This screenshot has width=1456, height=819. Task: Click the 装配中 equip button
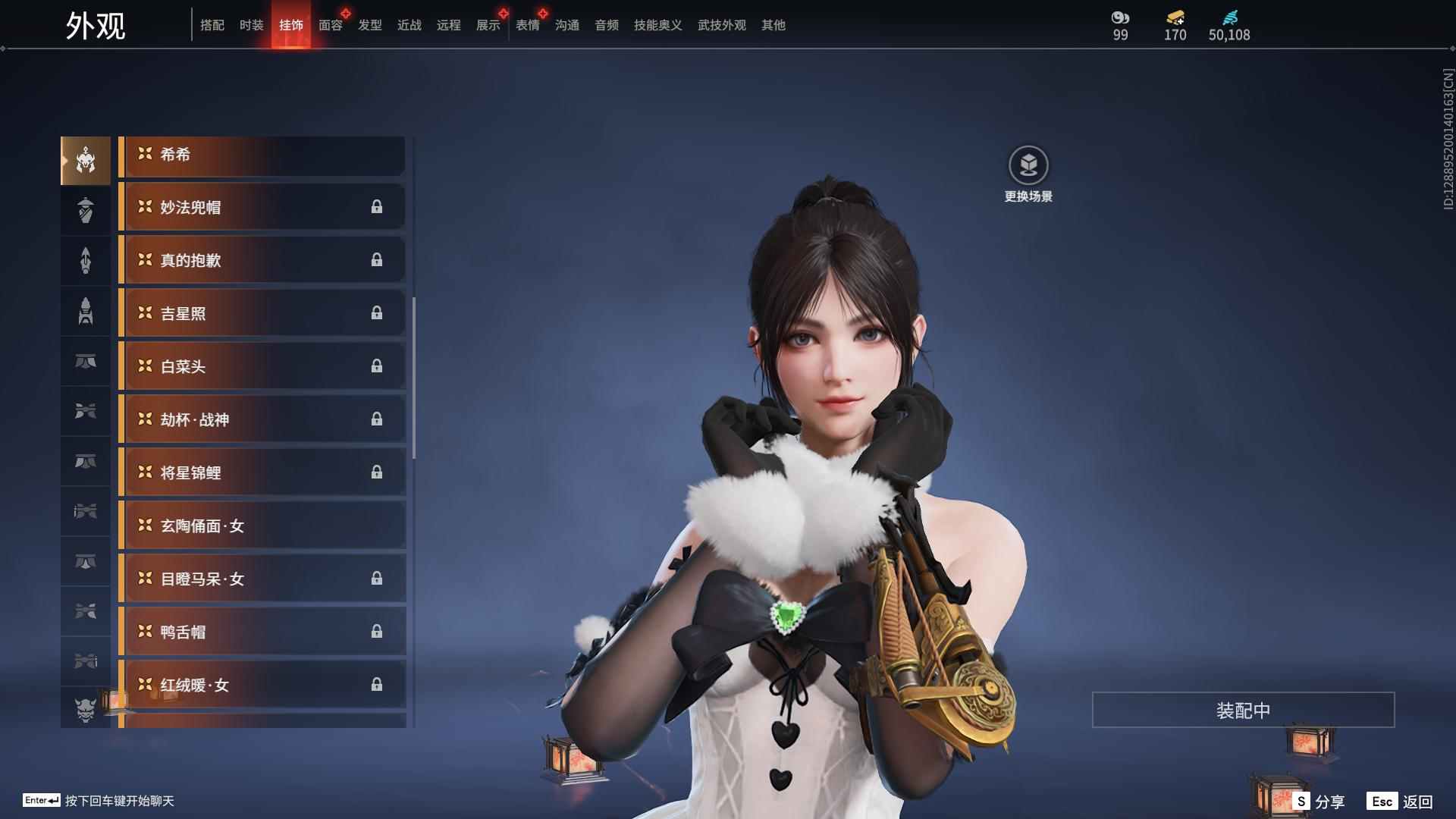(x=1243, y=710)
